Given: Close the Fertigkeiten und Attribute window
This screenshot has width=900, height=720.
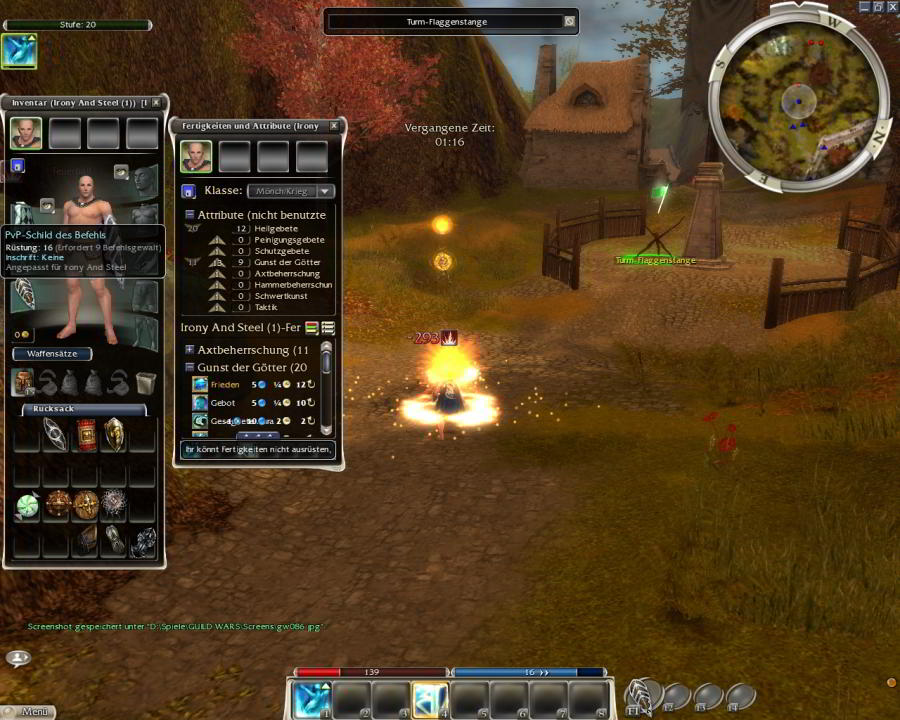Looking at the screenshot, I should [334, 126].
